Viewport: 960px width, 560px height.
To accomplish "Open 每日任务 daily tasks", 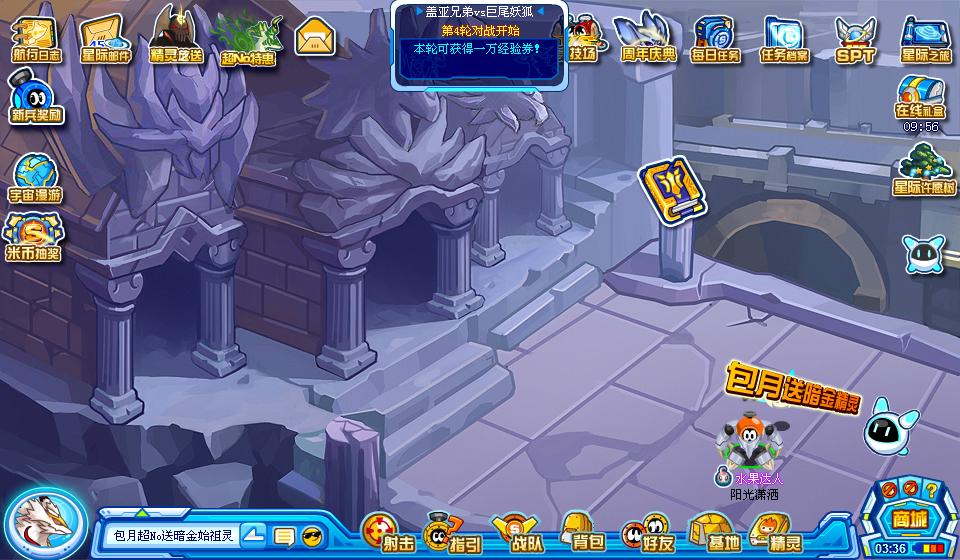I will click(716, 38).
